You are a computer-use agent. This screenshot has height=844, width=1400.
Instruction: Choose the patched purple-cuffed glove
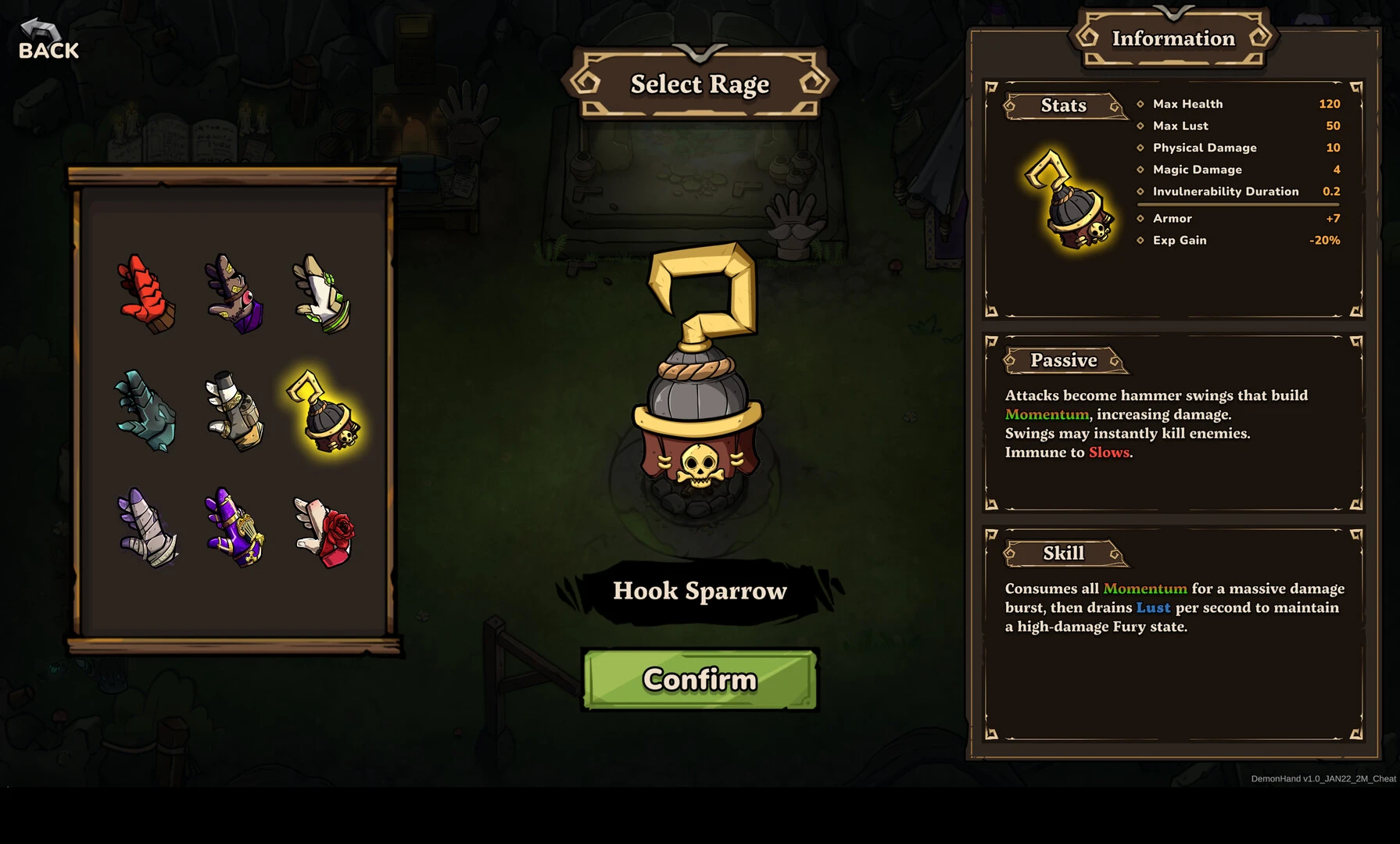[x=235, y=295]
